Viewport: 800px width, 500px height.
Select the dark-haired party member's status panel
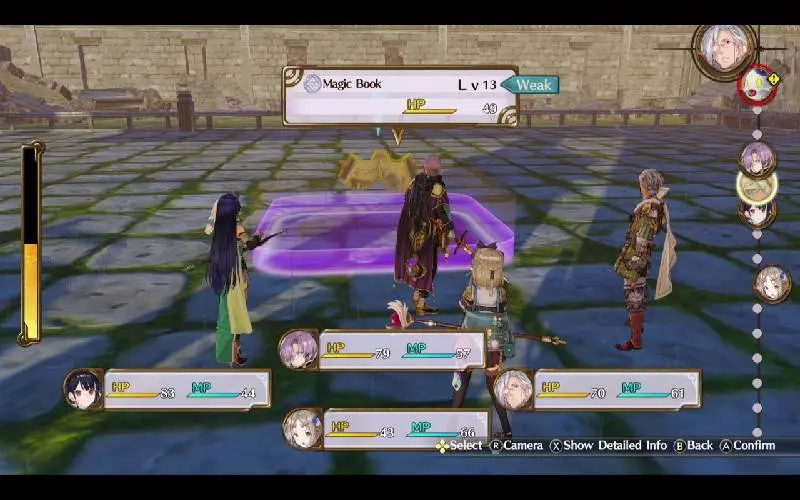(x=168, y=389)
